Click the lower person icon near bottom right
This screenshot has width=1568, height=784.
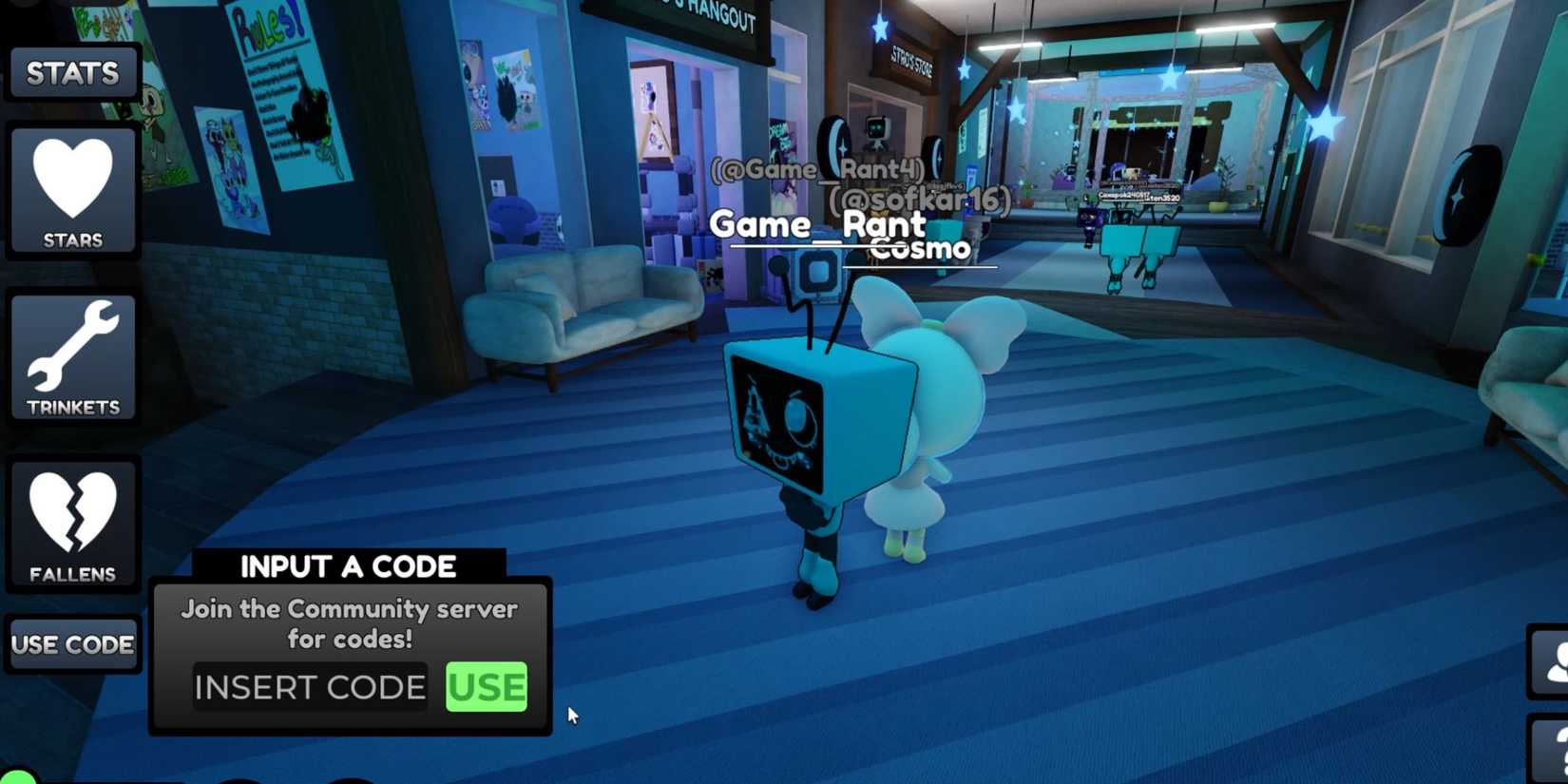[1551, 751]
